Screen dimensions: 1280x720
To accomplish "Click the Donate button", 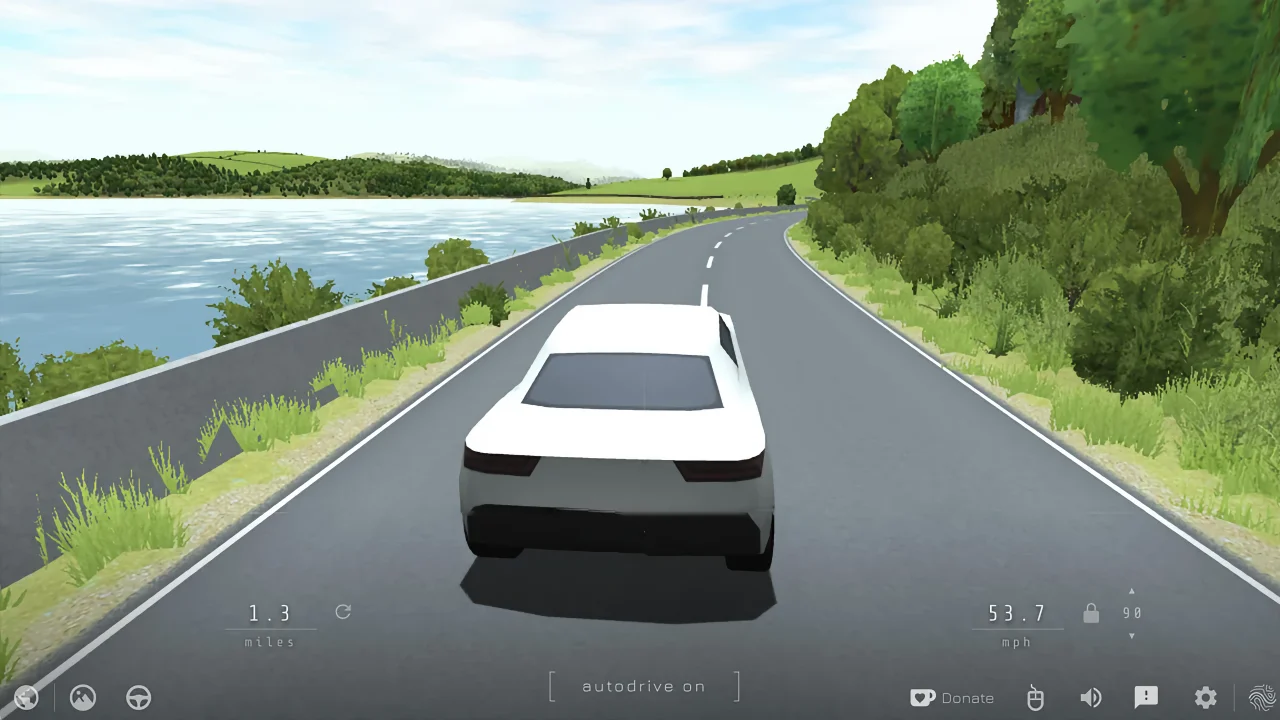I will [967, 697].
